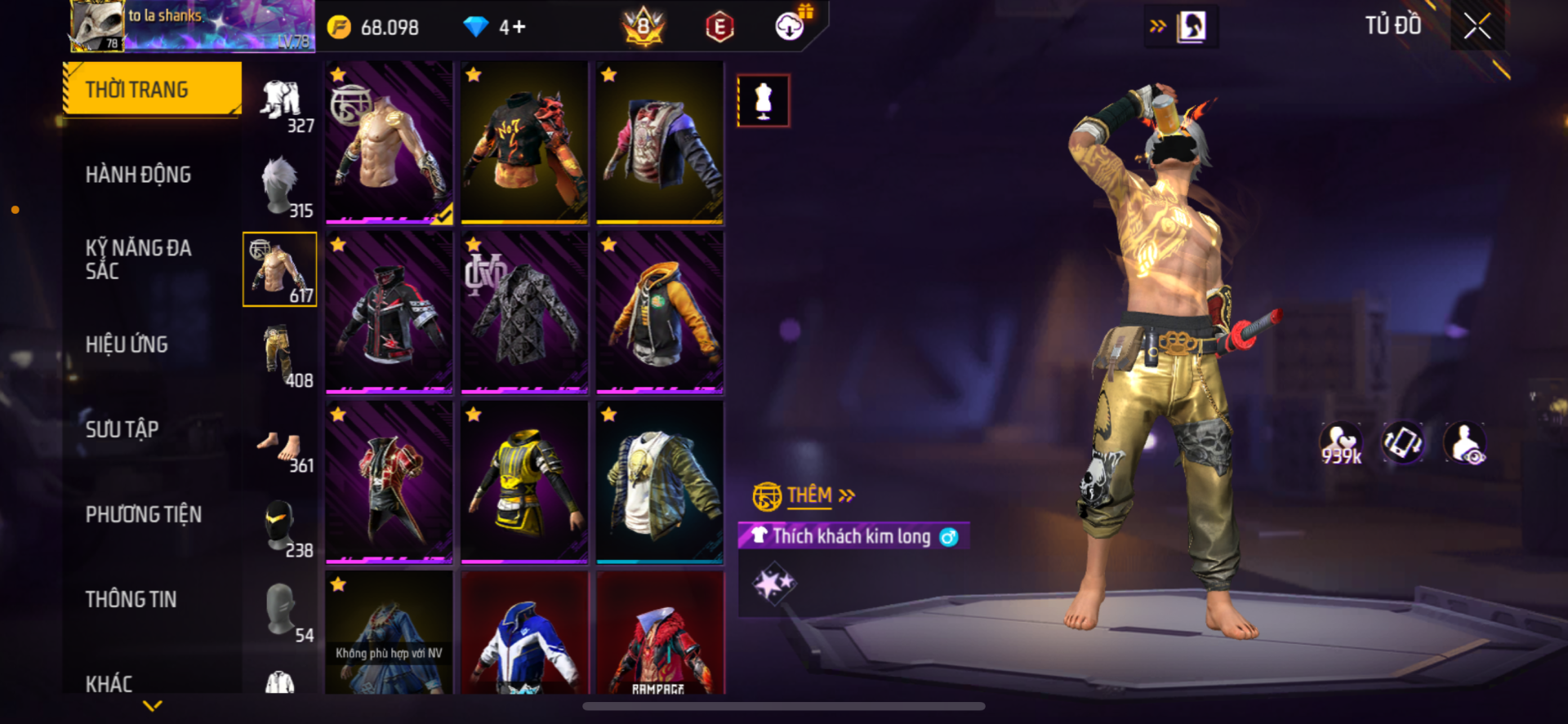Tap the diamond currency plus button
The image size is (1568, 724).
click(518, 28)
